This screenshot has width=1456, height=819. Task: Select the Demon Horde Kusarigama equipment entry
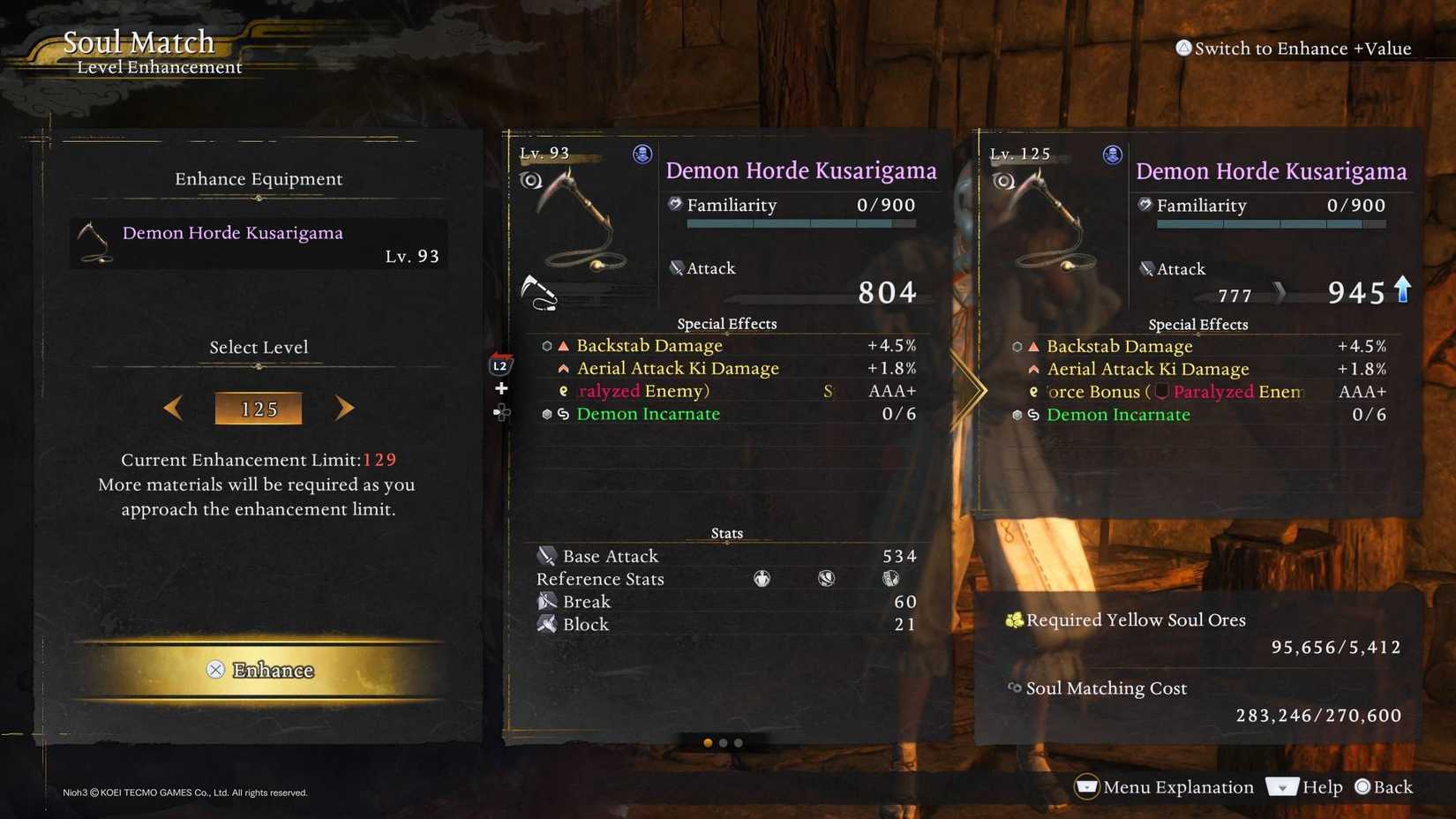tap(258, 244)
